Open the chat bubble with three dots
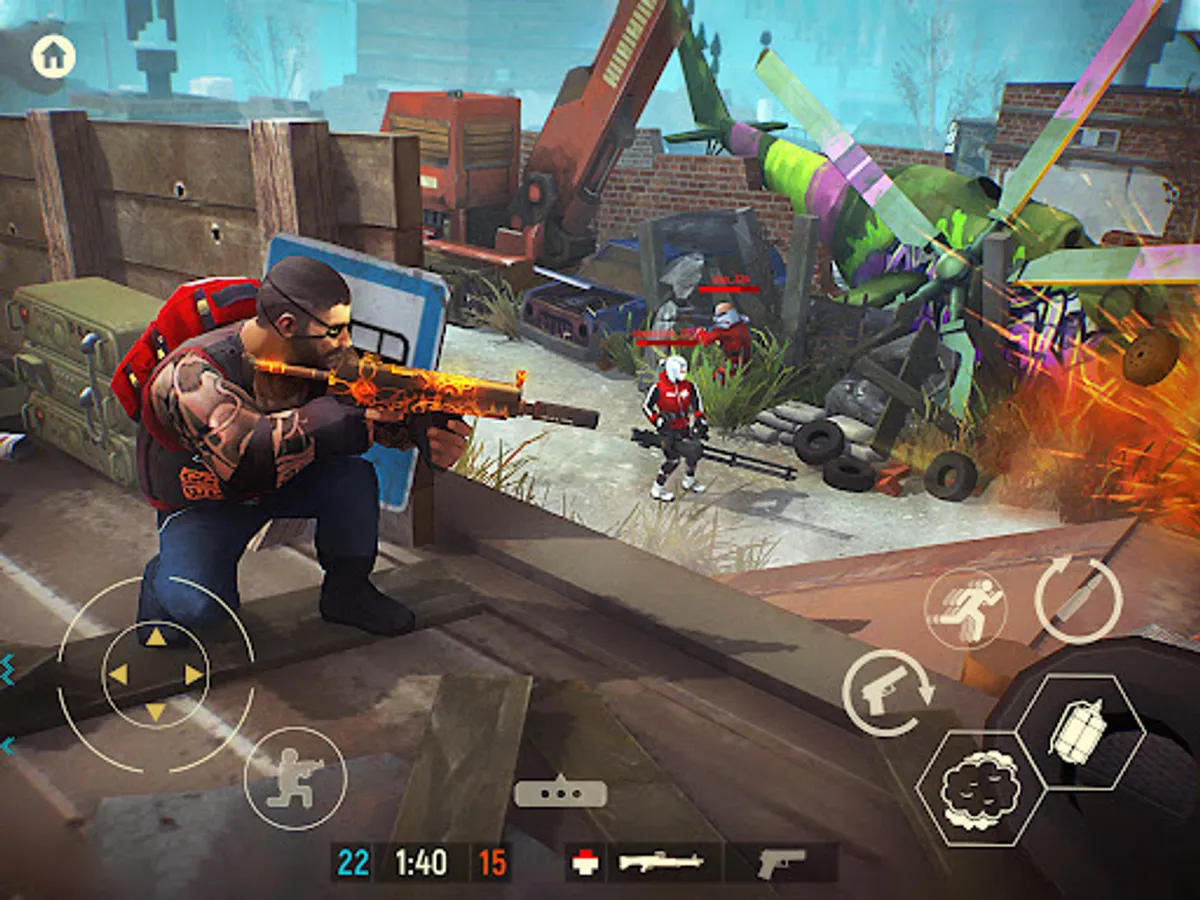 pyautogui.click(x=560, y=793)
